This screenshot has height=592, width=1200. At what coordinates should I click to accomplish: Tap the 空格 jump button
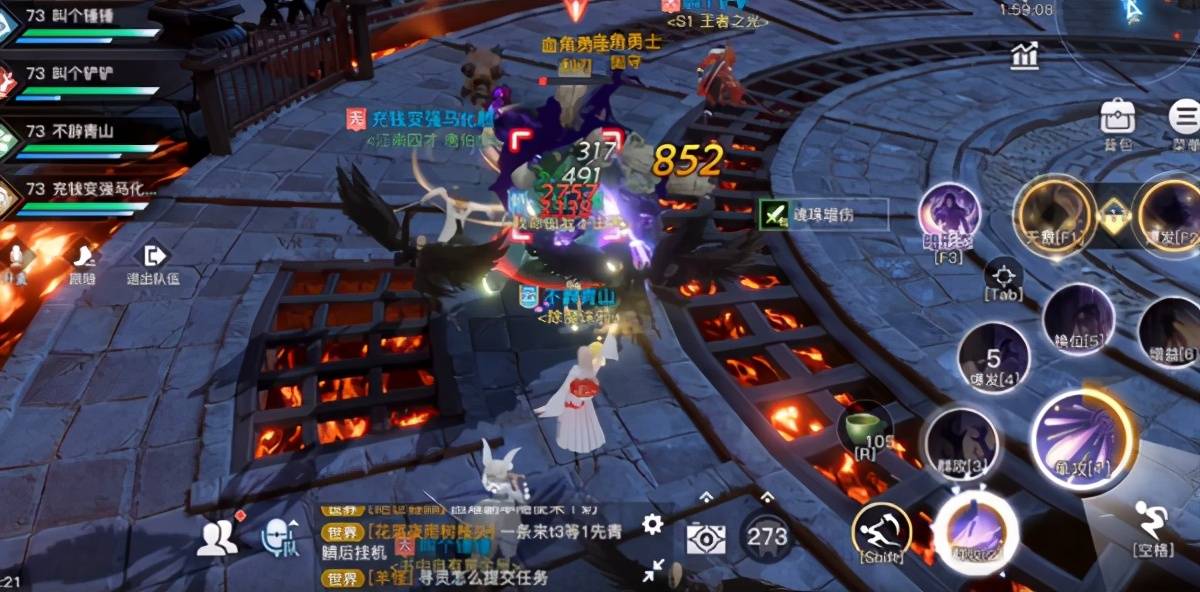(1153, 525)
